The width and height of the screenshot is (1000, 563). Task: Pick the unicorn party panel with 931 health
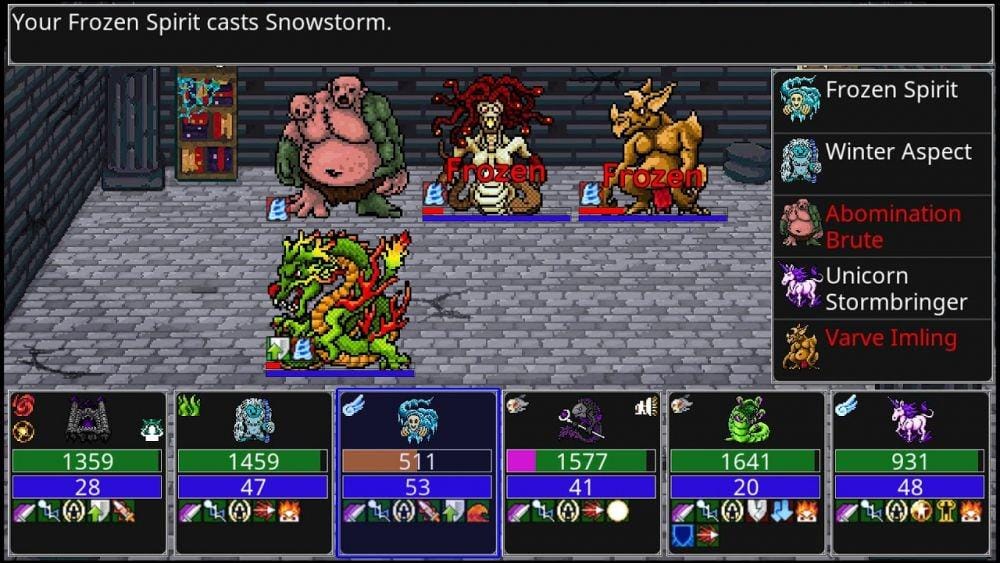910,472
